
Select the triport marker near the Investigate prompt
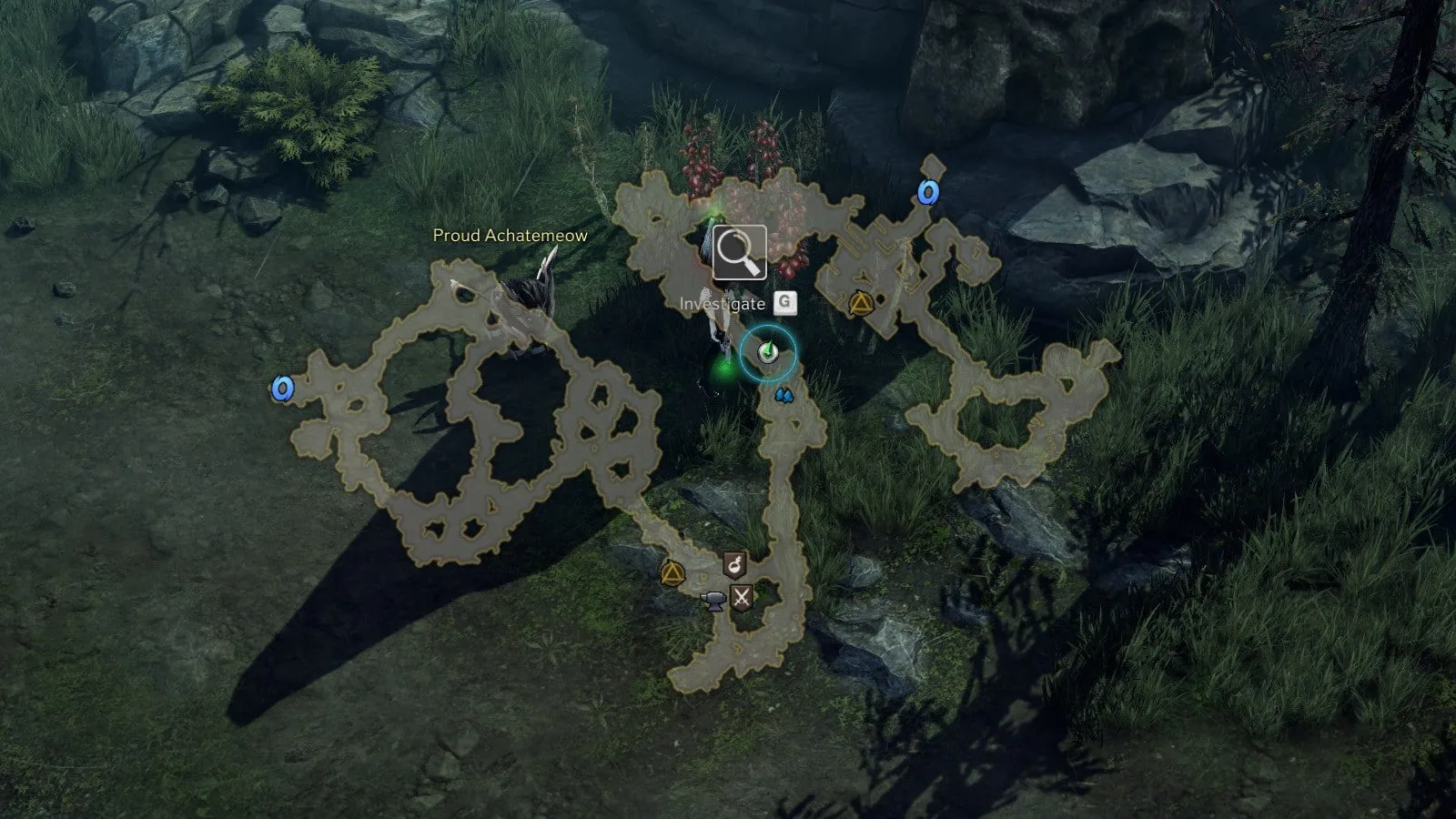click(x=859, y=304)
